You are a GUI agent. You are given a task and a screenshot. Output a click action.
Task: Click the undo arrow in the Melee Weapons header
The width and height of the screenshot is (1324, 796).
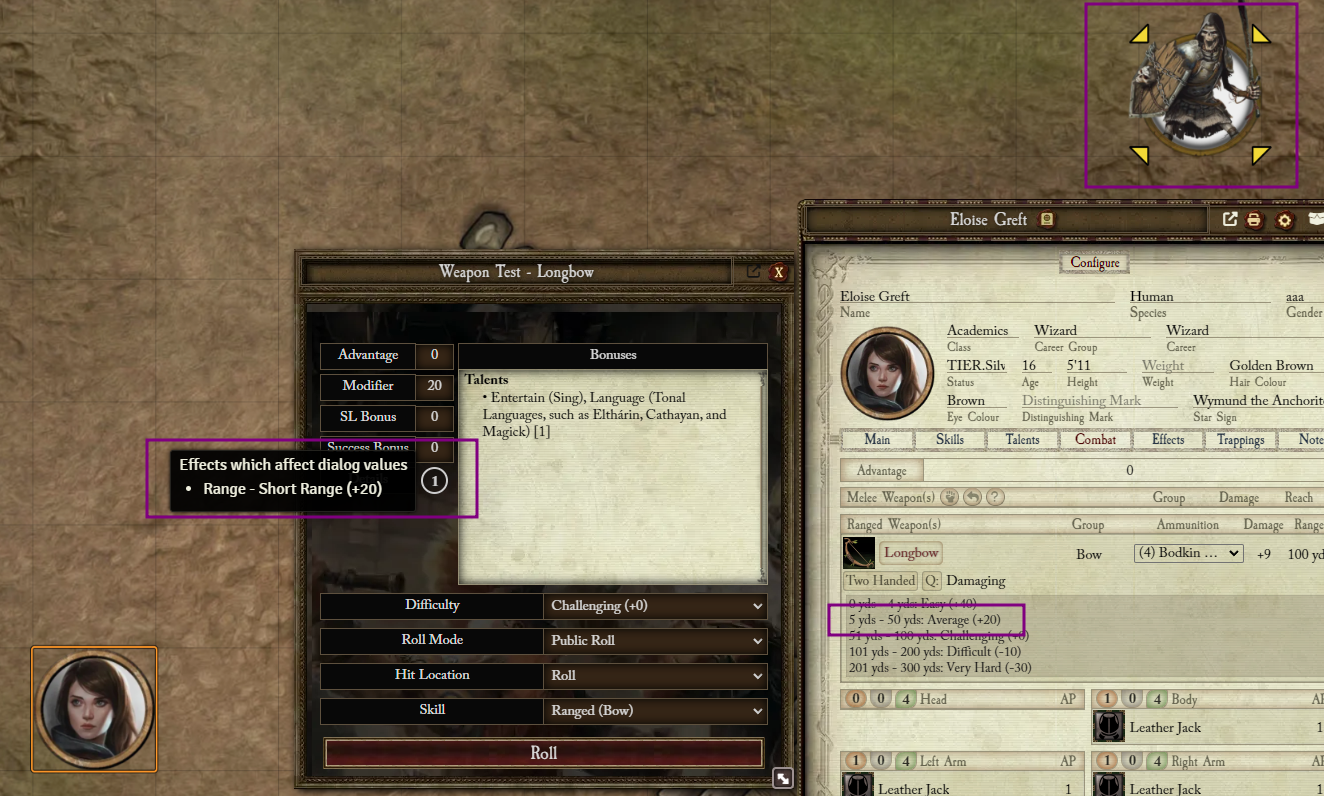coord(971,497)
